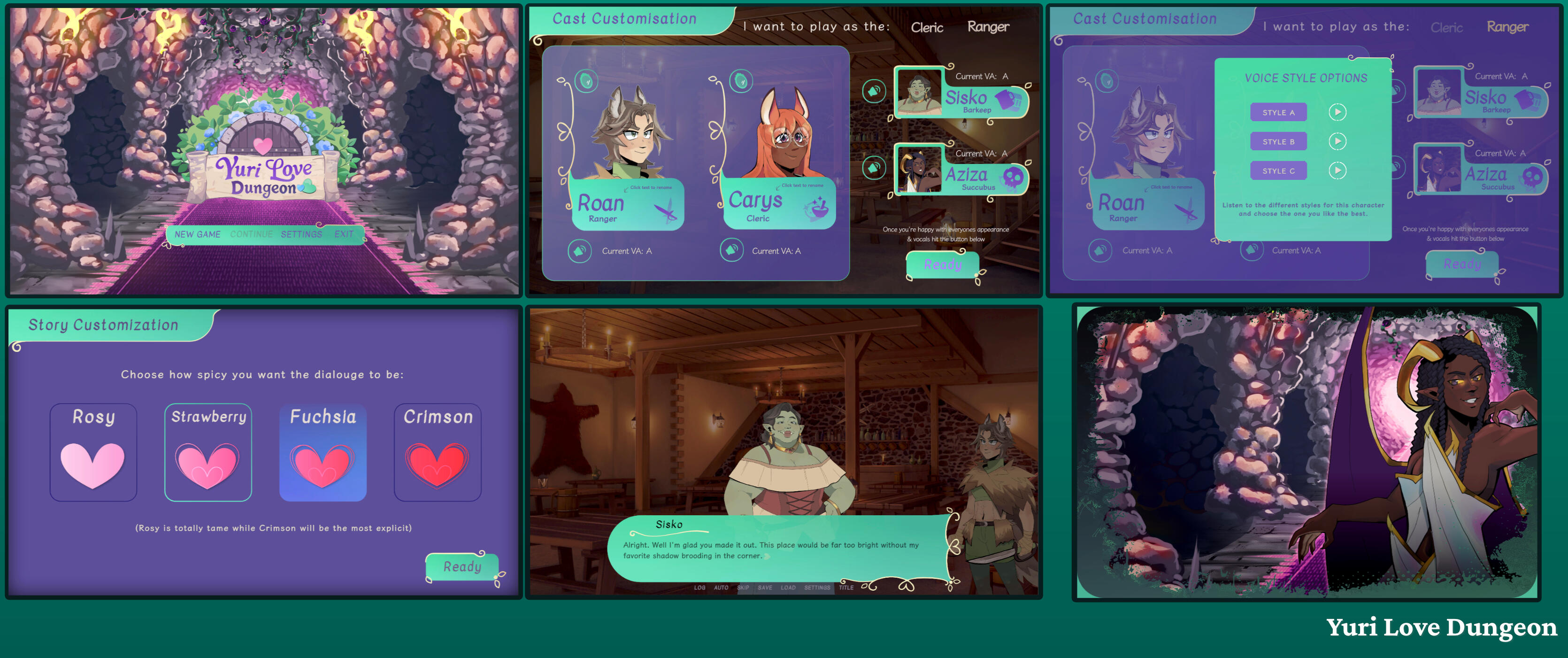Select the Crimson spice level card
Viewport: 1568px width, 658px height.
pyautogui.click(x=438, y=452)
